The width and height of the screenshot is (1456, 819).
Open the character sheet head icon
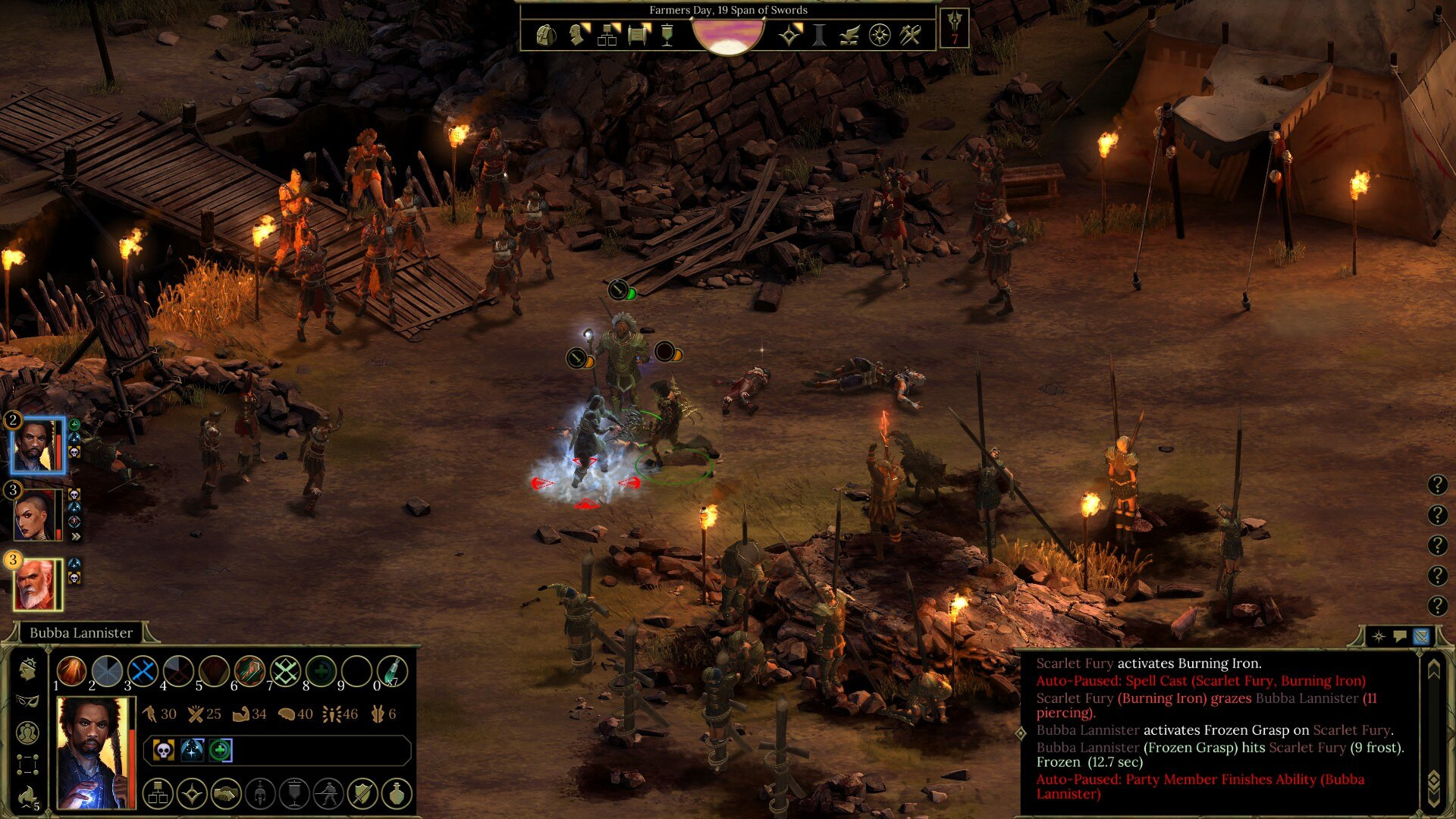(576, 35)
